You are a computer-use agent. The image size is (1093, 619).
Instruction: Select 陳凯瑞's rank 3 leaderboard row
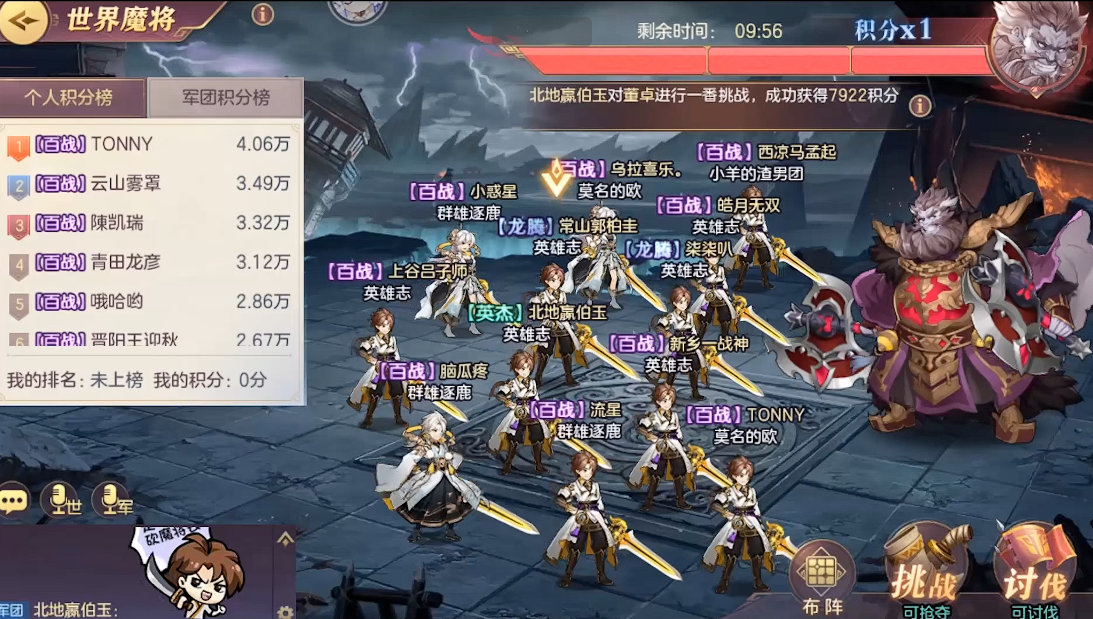(150, 223)
